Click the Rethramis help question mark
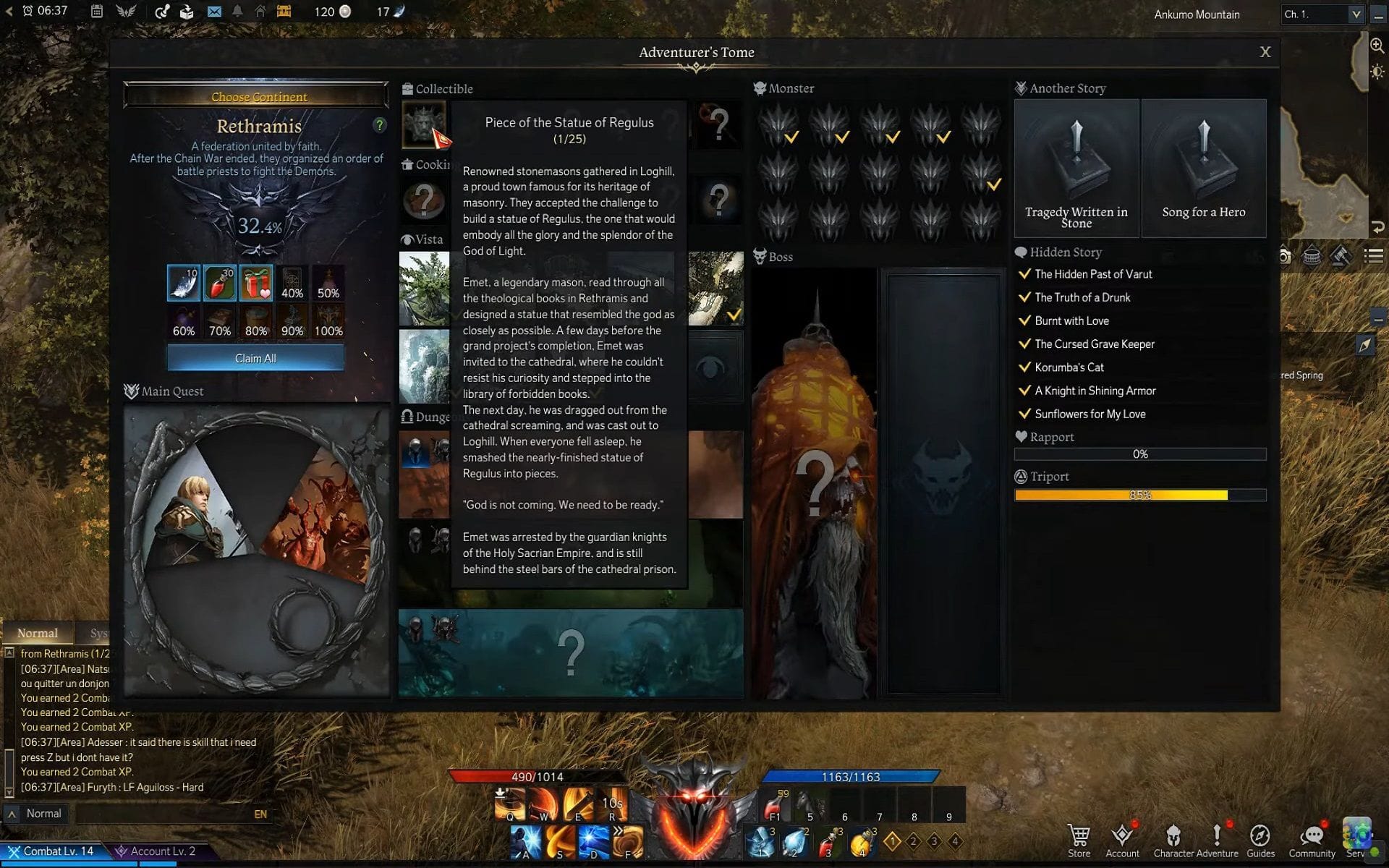1389x868 pixels. (x=379, y=125)
